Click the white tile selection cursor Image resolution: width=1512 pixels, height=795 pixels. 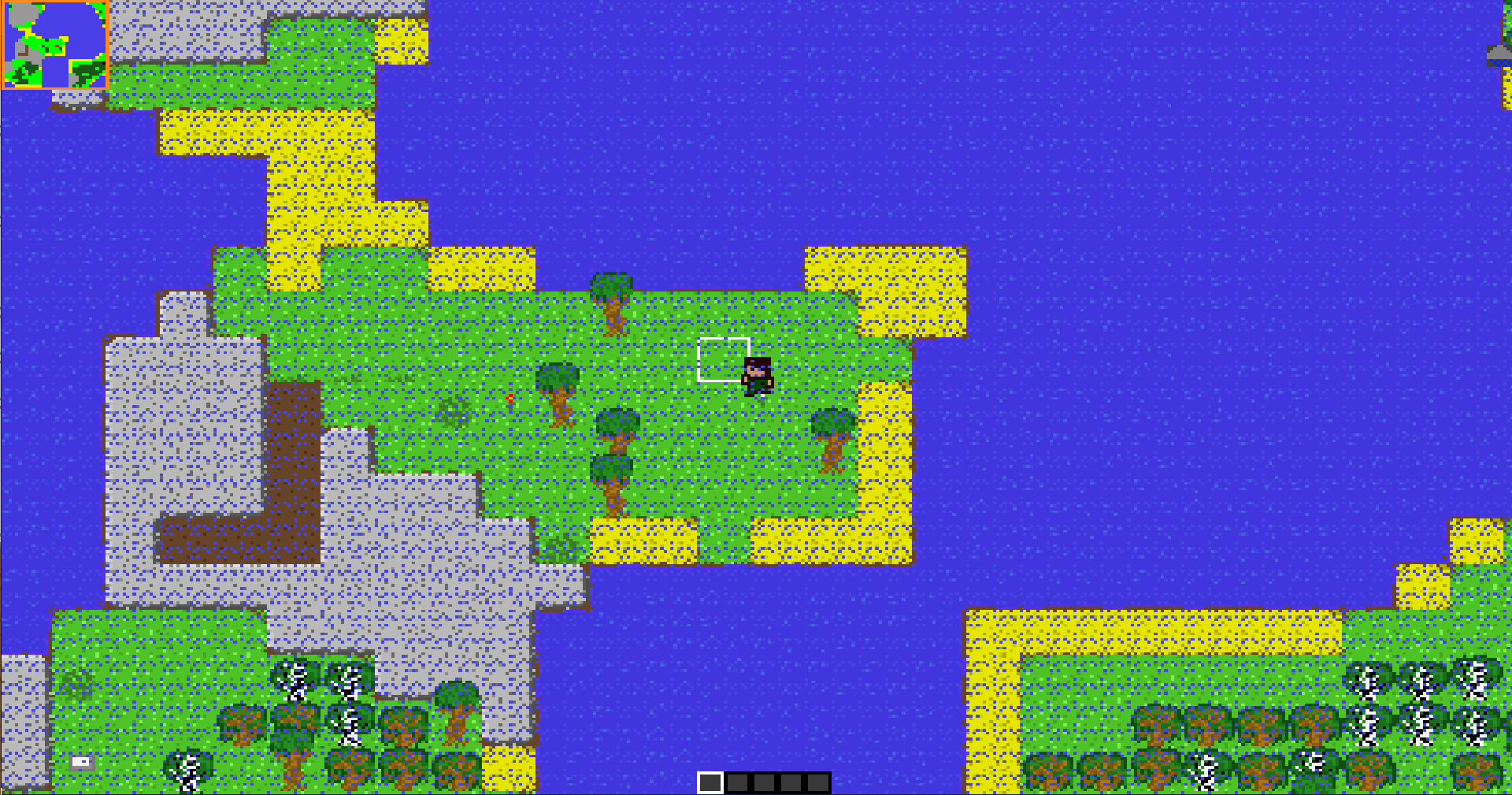[724, 358]
